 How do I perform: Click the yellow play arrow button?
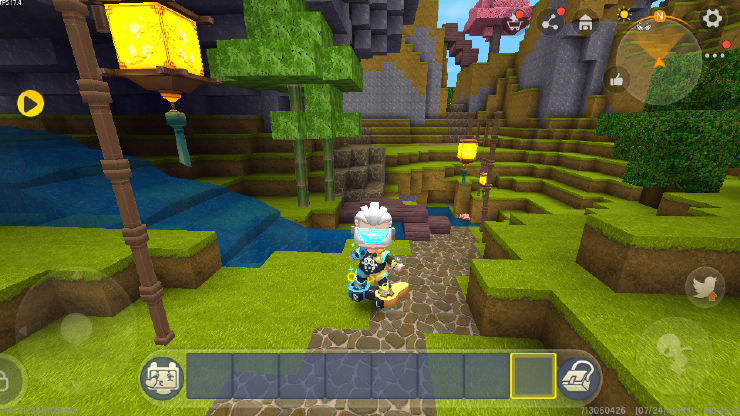coord(30,102)
